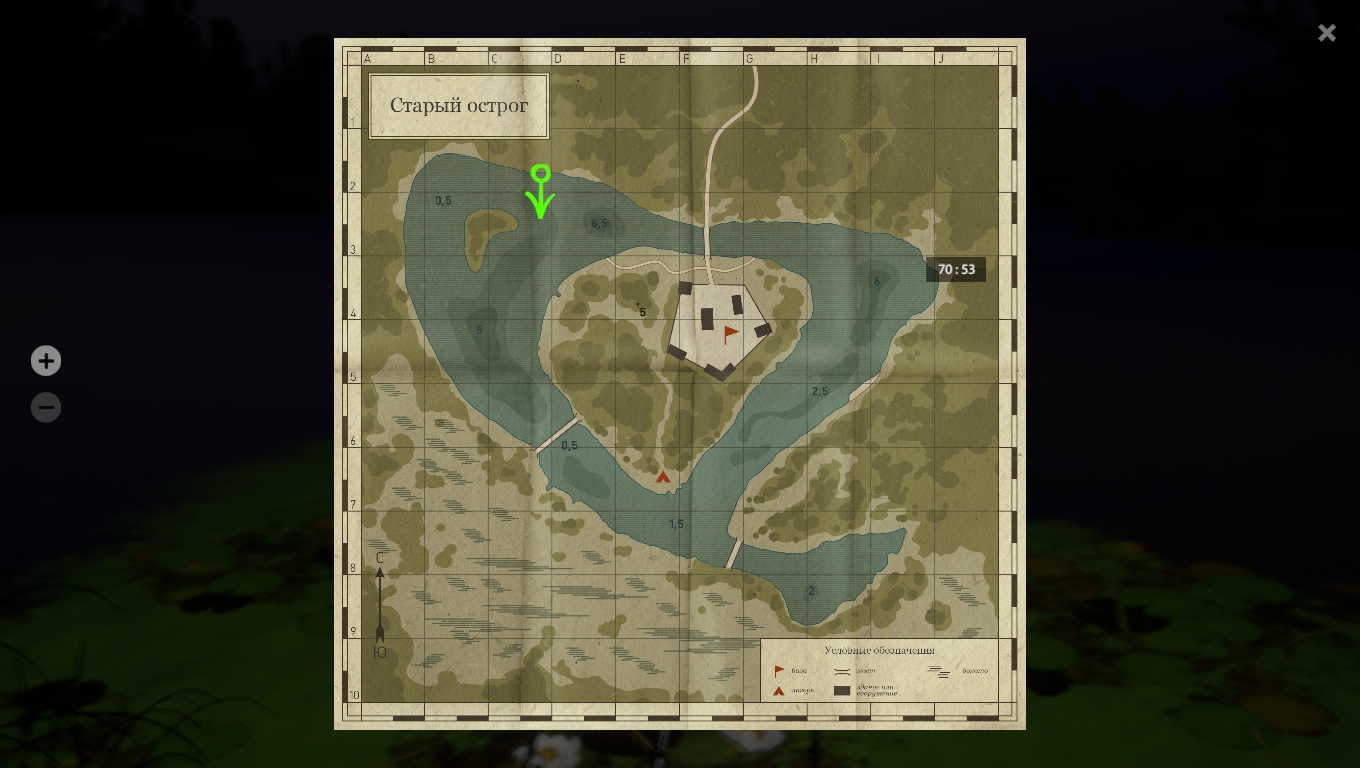The height and width of the screenshot is (768, 1360).
Task: Zoom out with the minus button
Action: click(x=46, y=408)
